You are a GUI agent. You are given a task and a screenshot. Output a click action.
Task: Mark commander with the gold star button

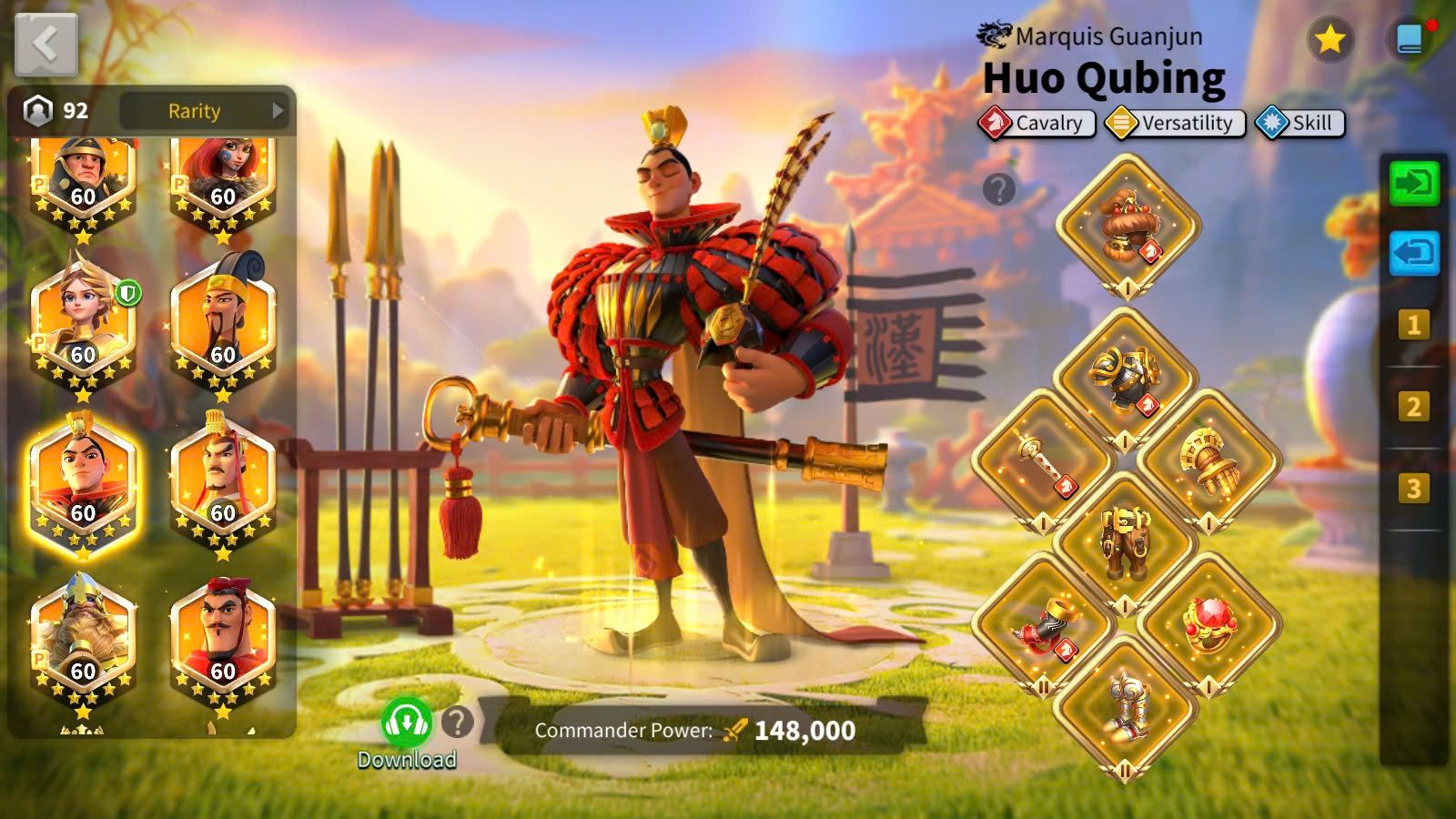(x=1330, y=39)
